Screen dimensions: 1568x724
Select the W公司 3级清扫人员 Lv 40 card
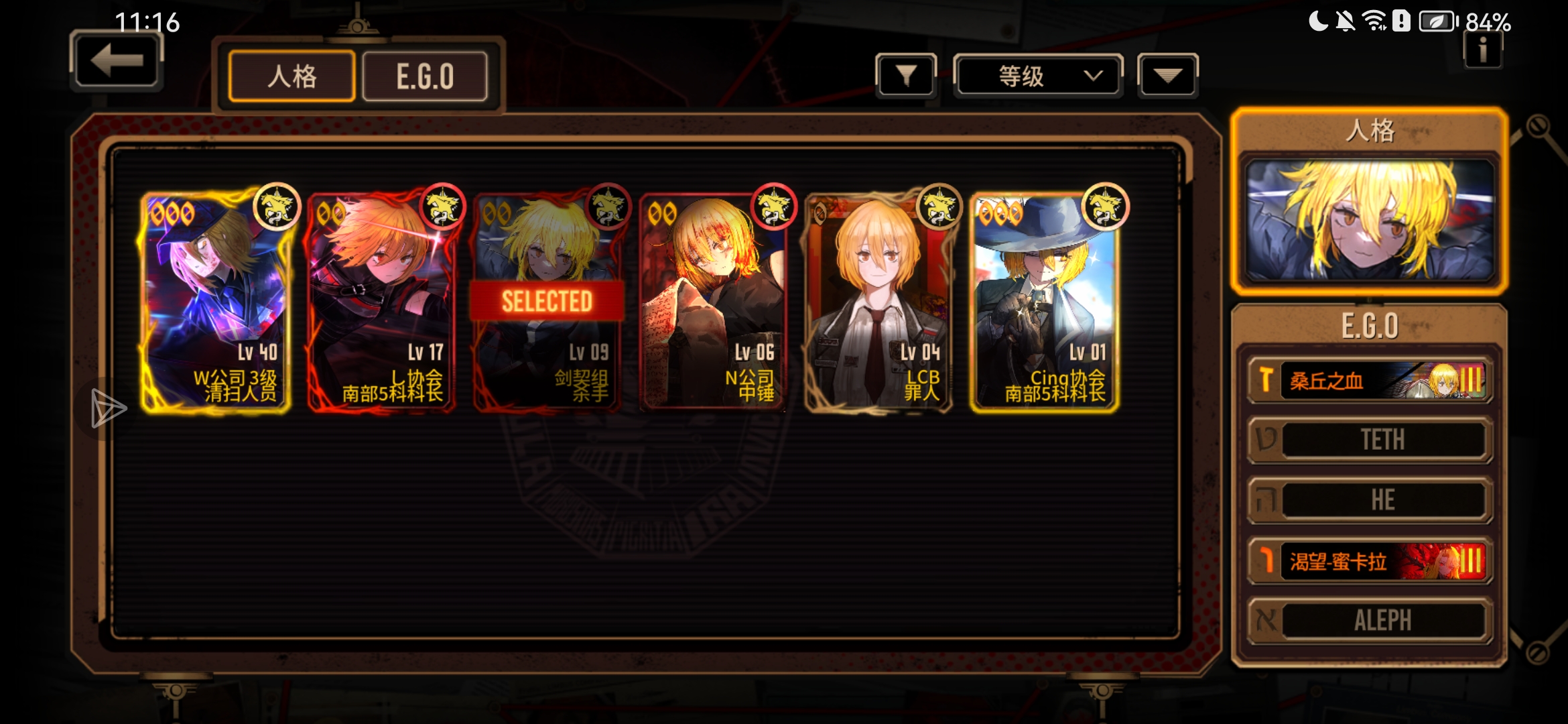[216, 302]
